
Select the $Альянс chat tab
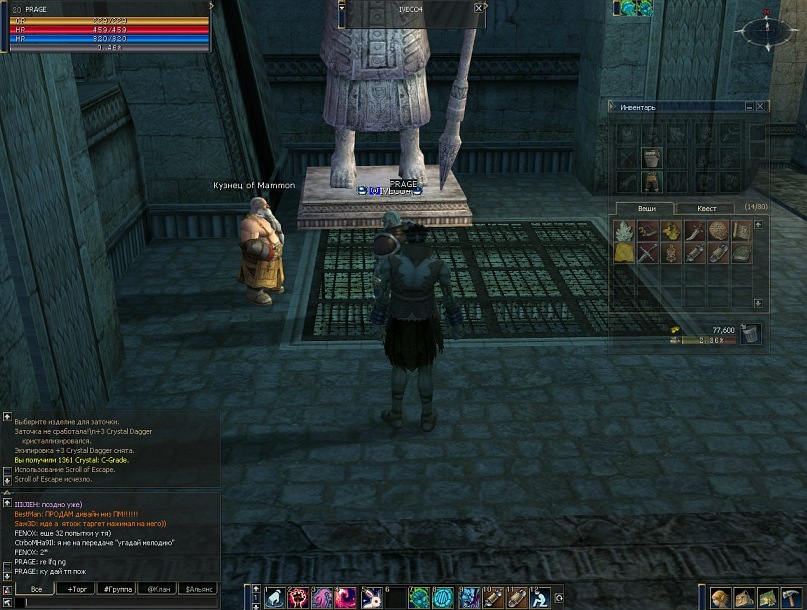200,589
